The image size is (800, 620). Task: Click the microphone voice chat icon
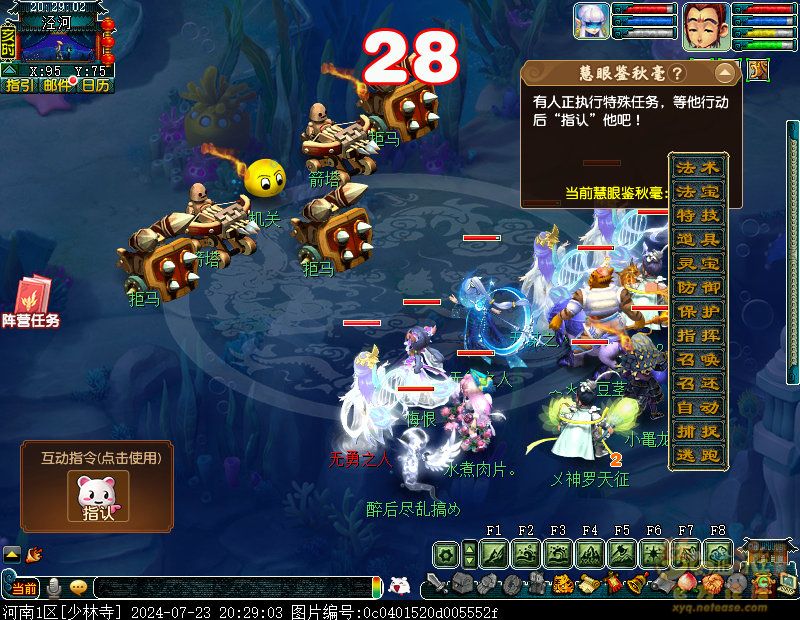pyautogui.click(x=54, y=587)
